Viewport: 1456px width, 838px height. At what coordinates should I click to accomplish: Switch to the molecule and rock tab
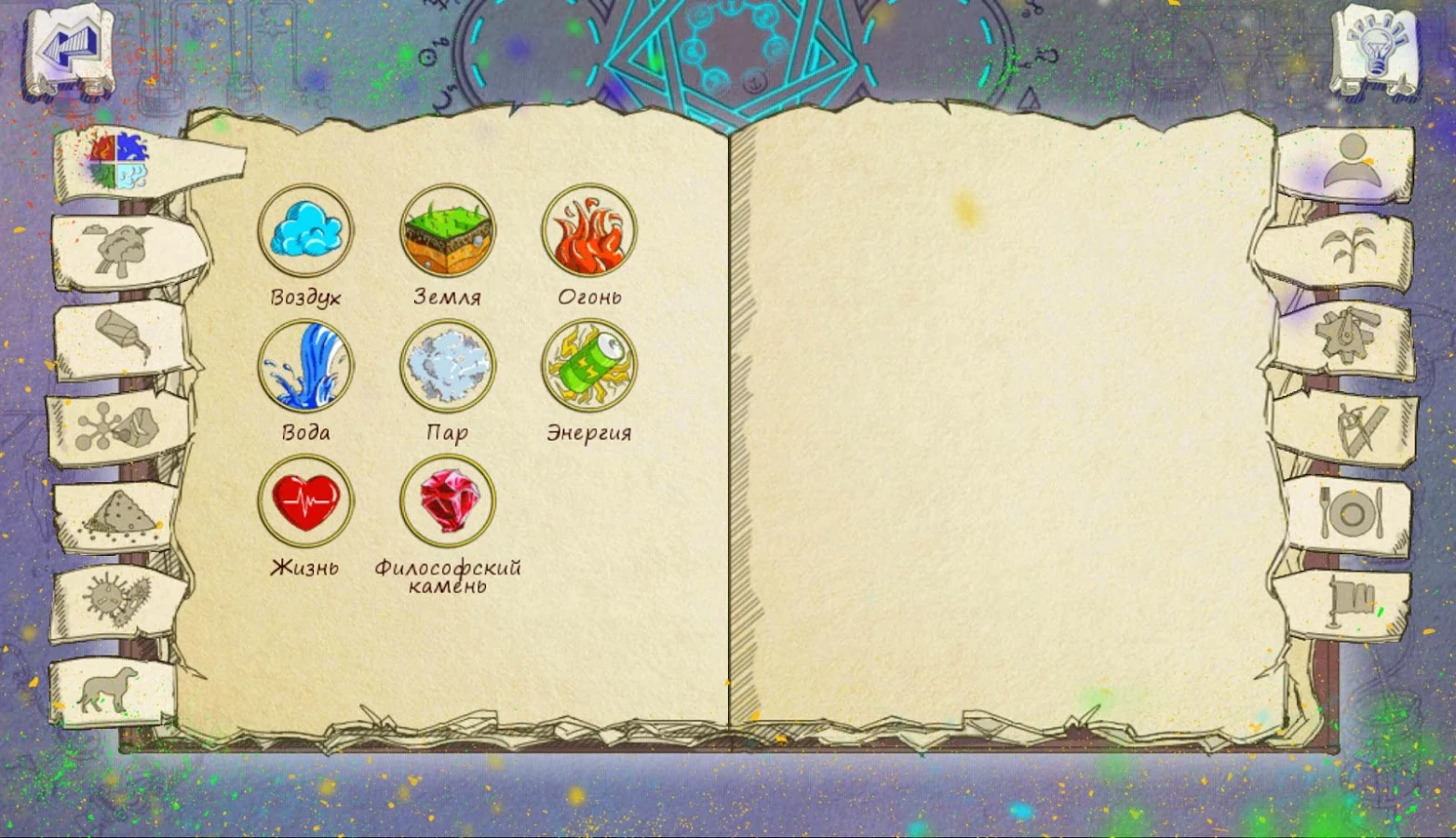pos(117,428)
